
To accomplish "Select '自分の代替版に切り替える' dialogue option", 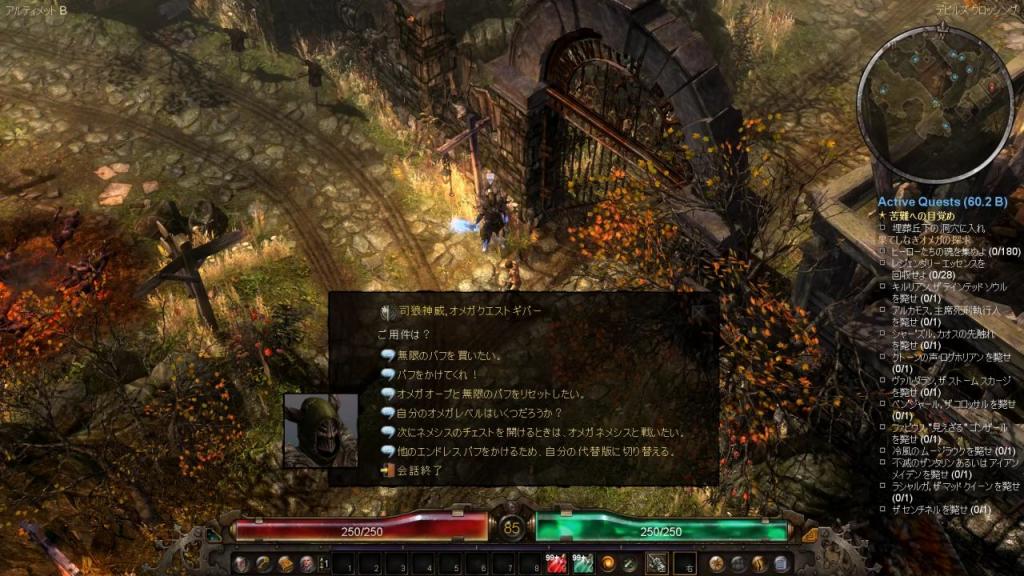I will pyautogui.click(x=530, y=451).
